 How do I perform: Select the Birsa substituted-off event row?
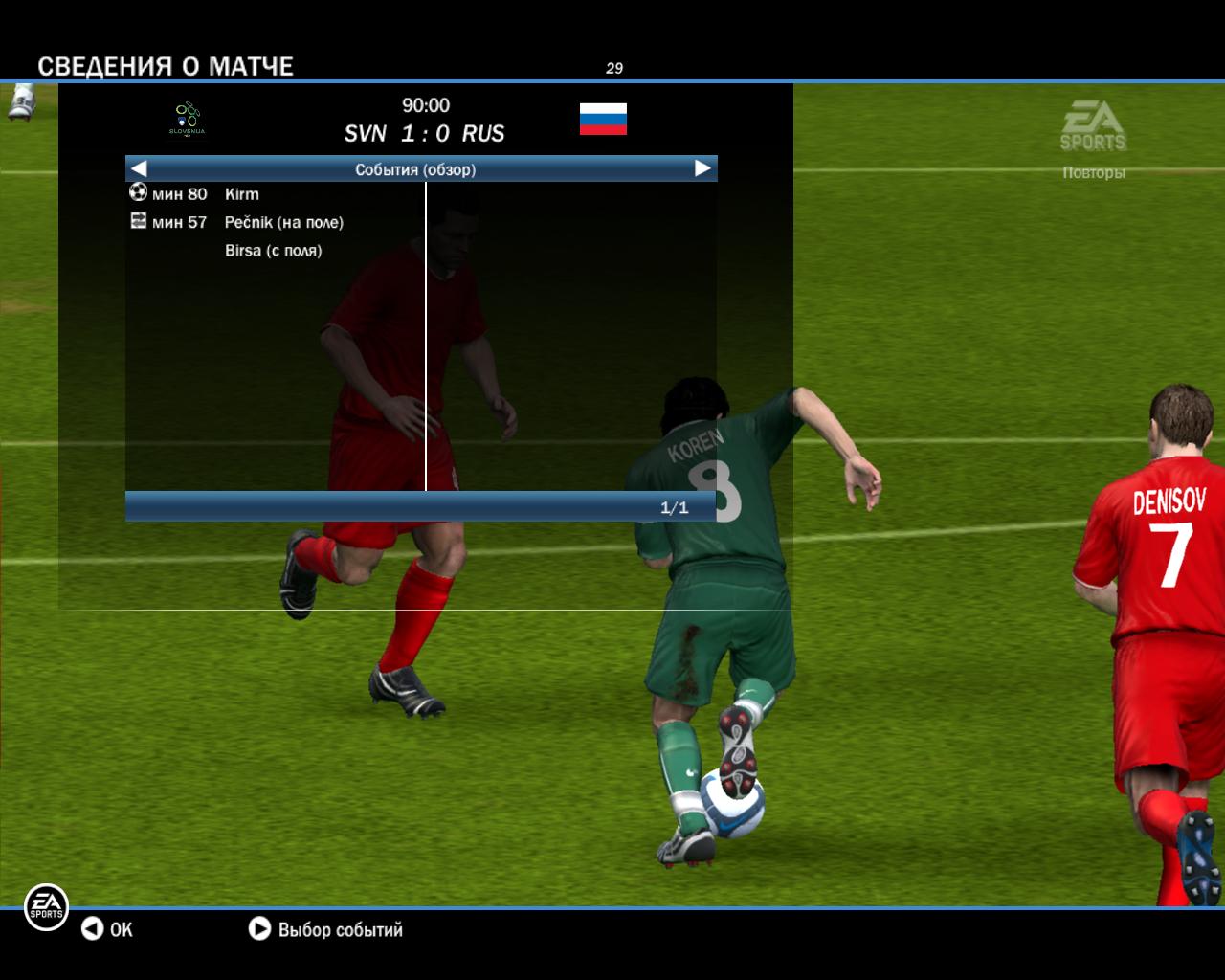pos(273,251)
